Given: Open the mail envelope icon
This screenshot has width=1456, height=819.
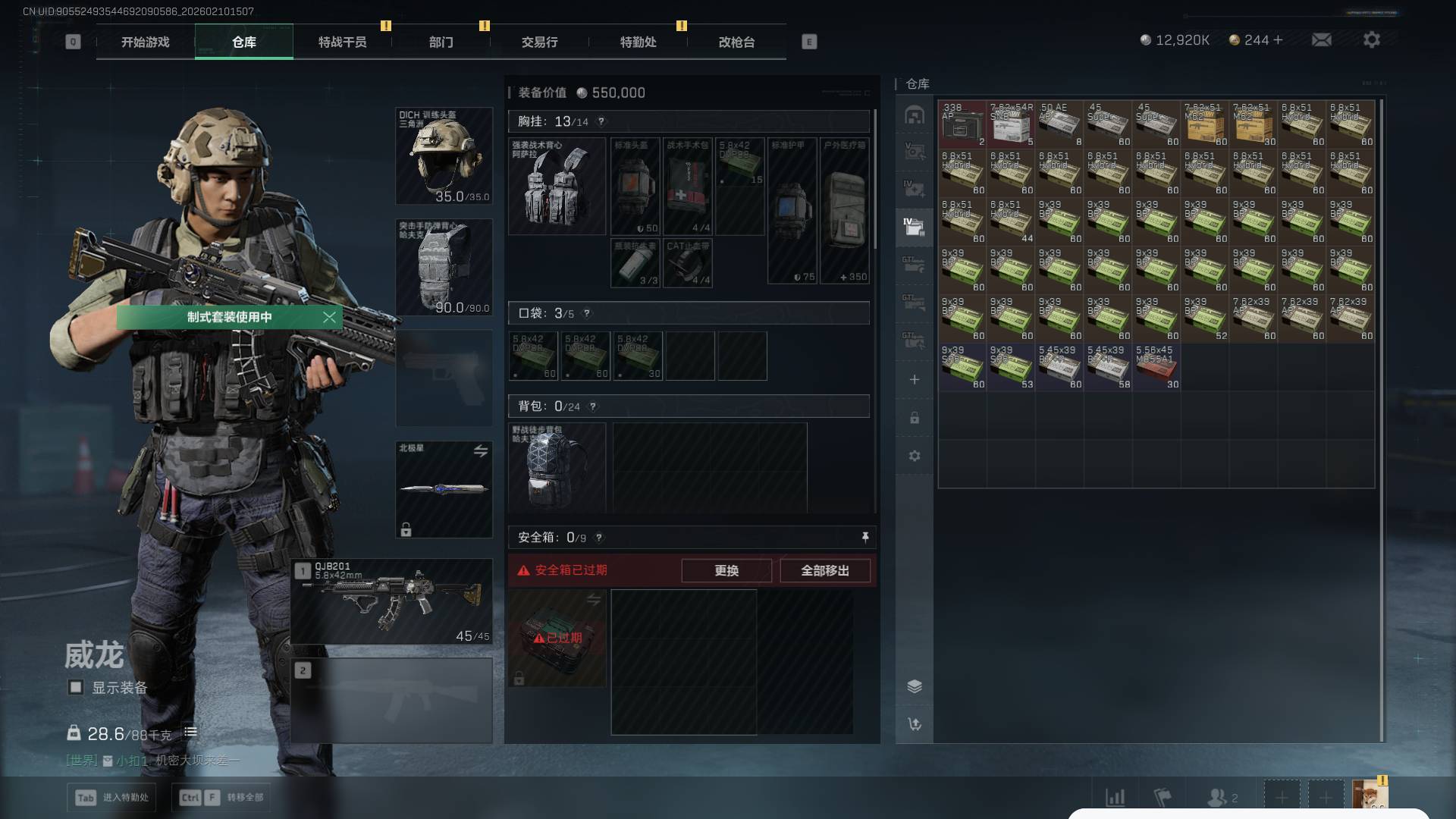Looking at the screenshot, I should tap(1321, 39).
